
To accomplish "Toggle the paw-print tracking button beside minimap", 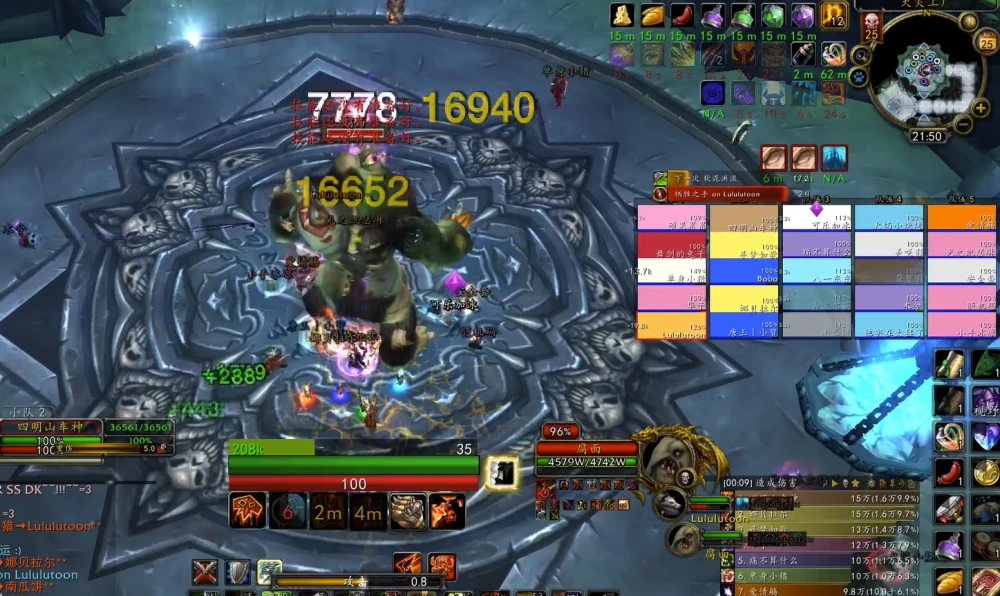I will 858,74.
